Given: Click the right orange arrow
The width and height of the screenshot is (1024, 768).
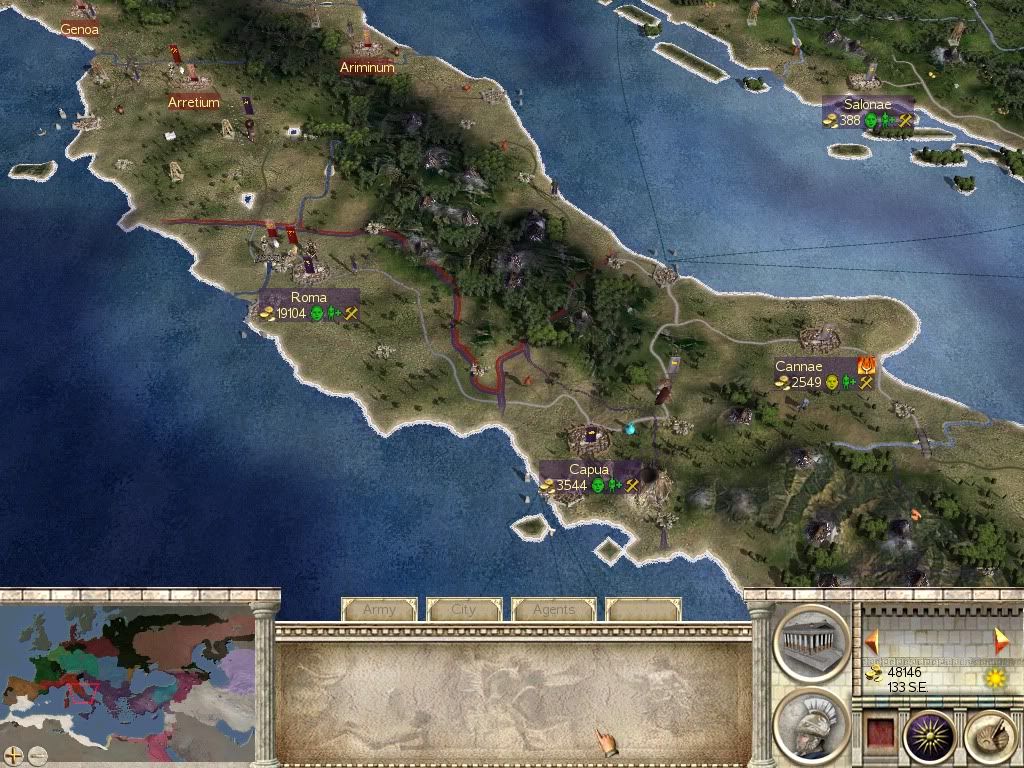Looking at the screenshot, I should (x=1001, y=640).
